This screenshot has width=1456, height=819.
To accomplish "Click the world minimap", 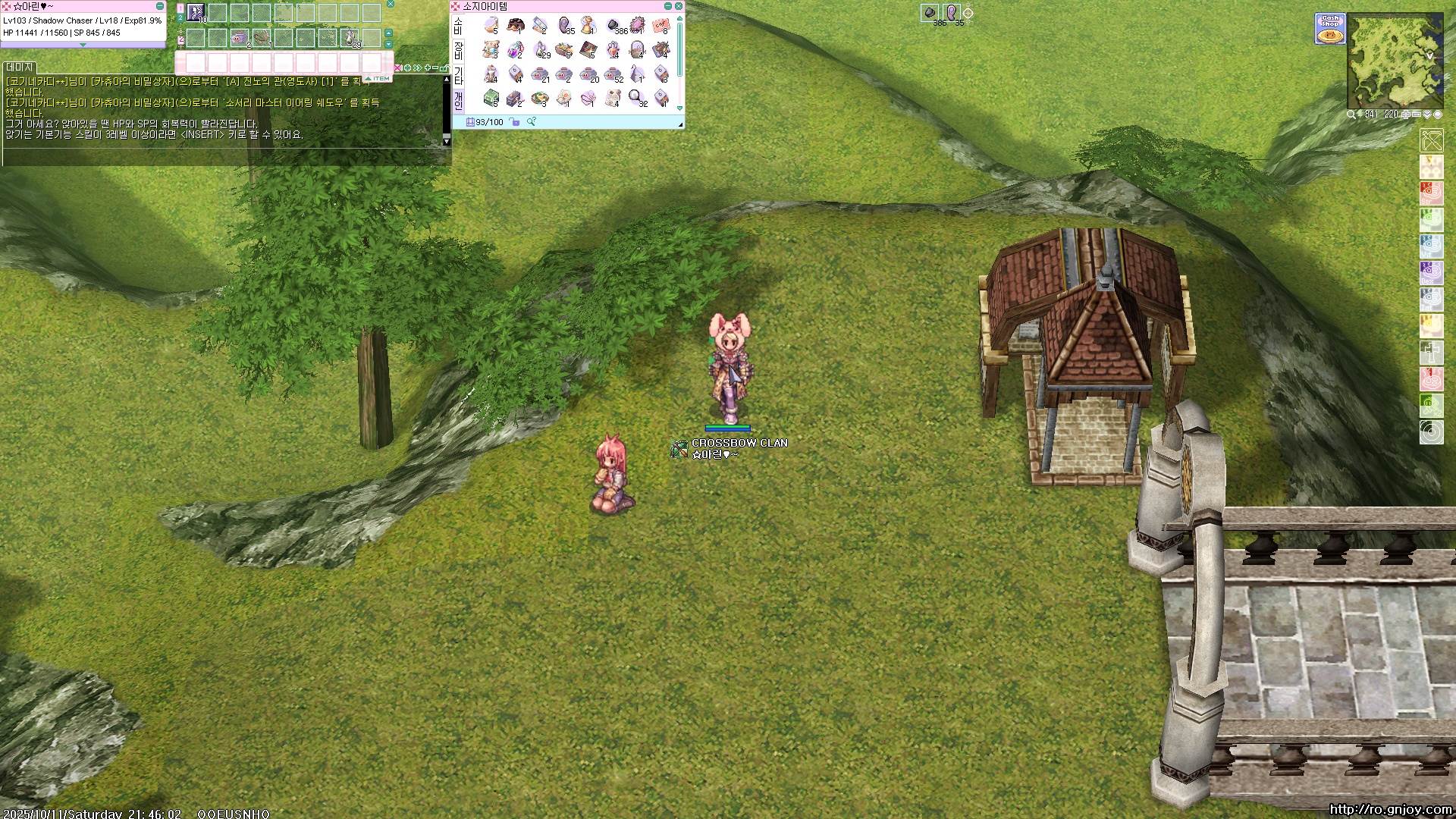I will 1395,61.
